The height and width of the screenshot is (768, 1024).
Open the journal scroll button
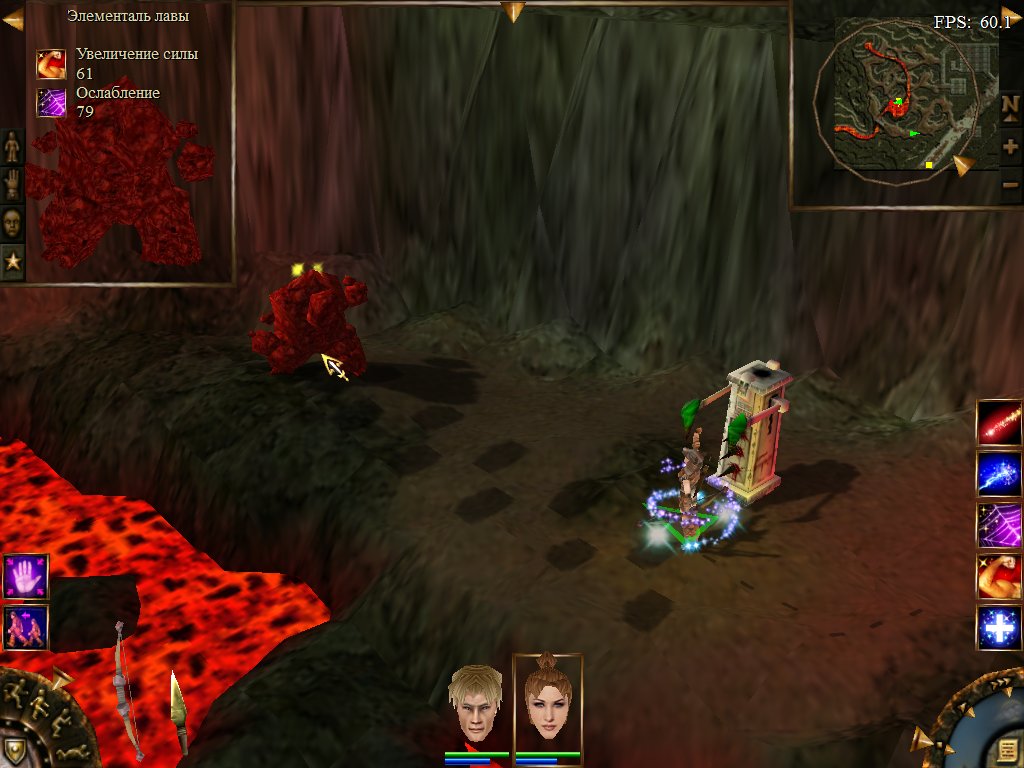click(x=1007, y=749)
